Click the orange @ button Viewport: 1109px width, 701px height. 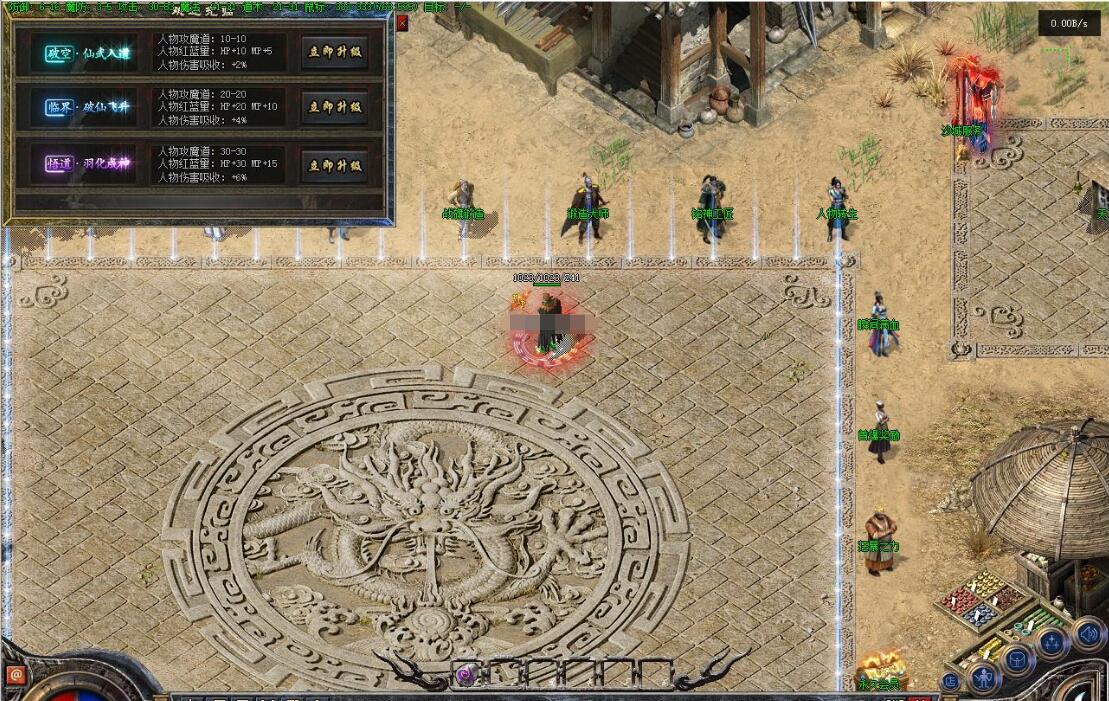pos(16,675)
